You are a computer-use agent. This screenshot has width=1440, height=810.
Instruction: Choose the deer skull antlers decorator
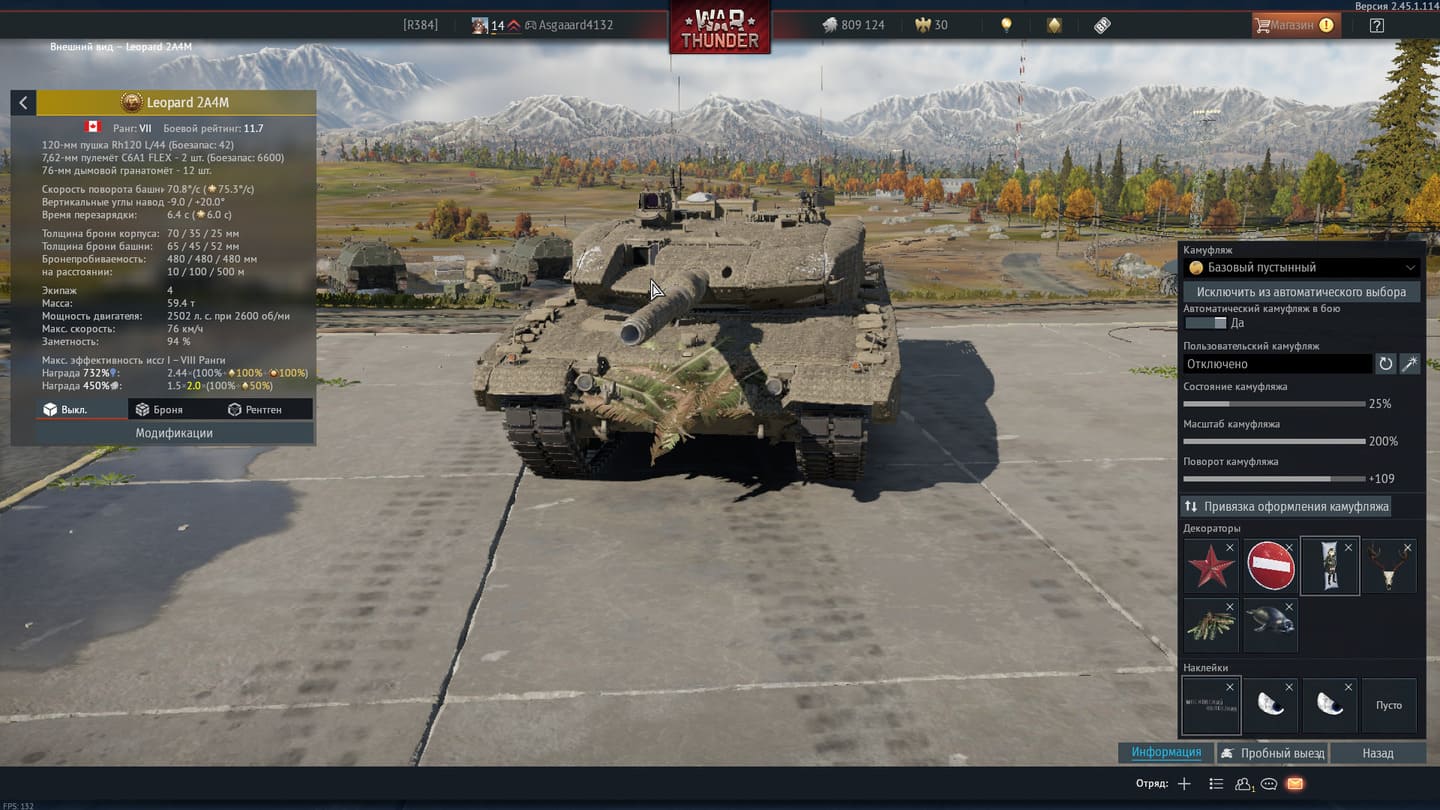coord(1389,566)
